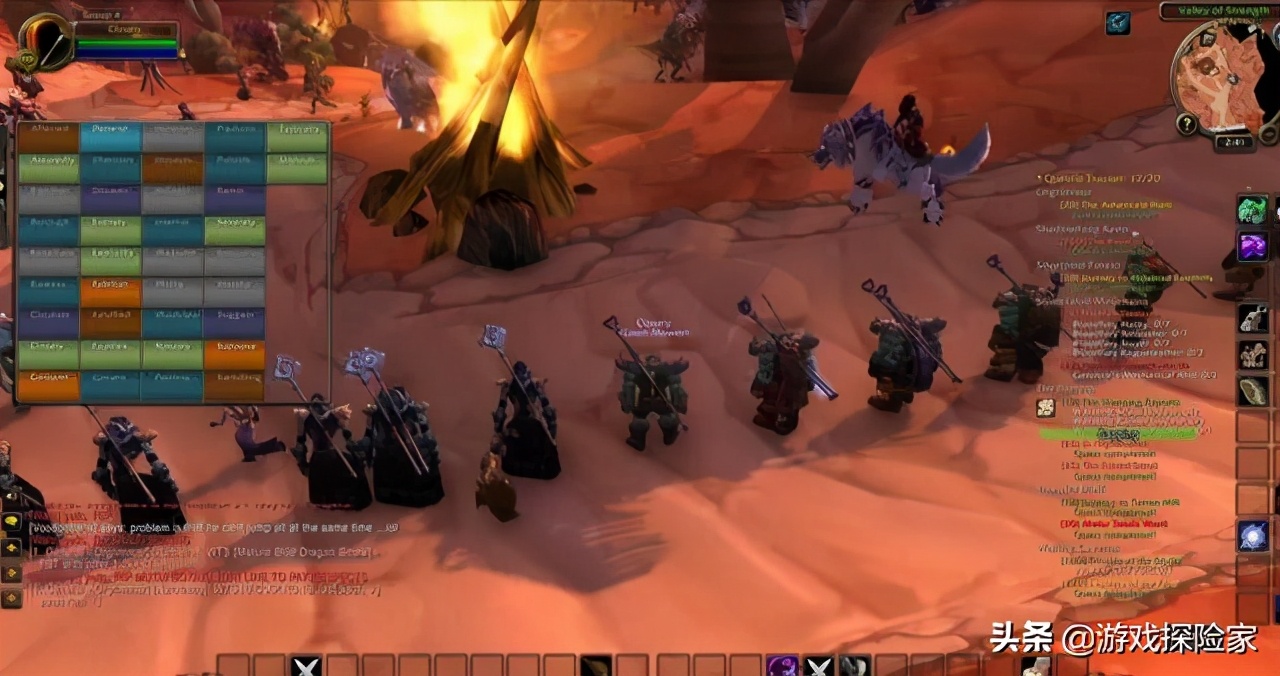Use the glowing blue orb ability
The image size is (1280, 676).
click(x=1252, y=536)
